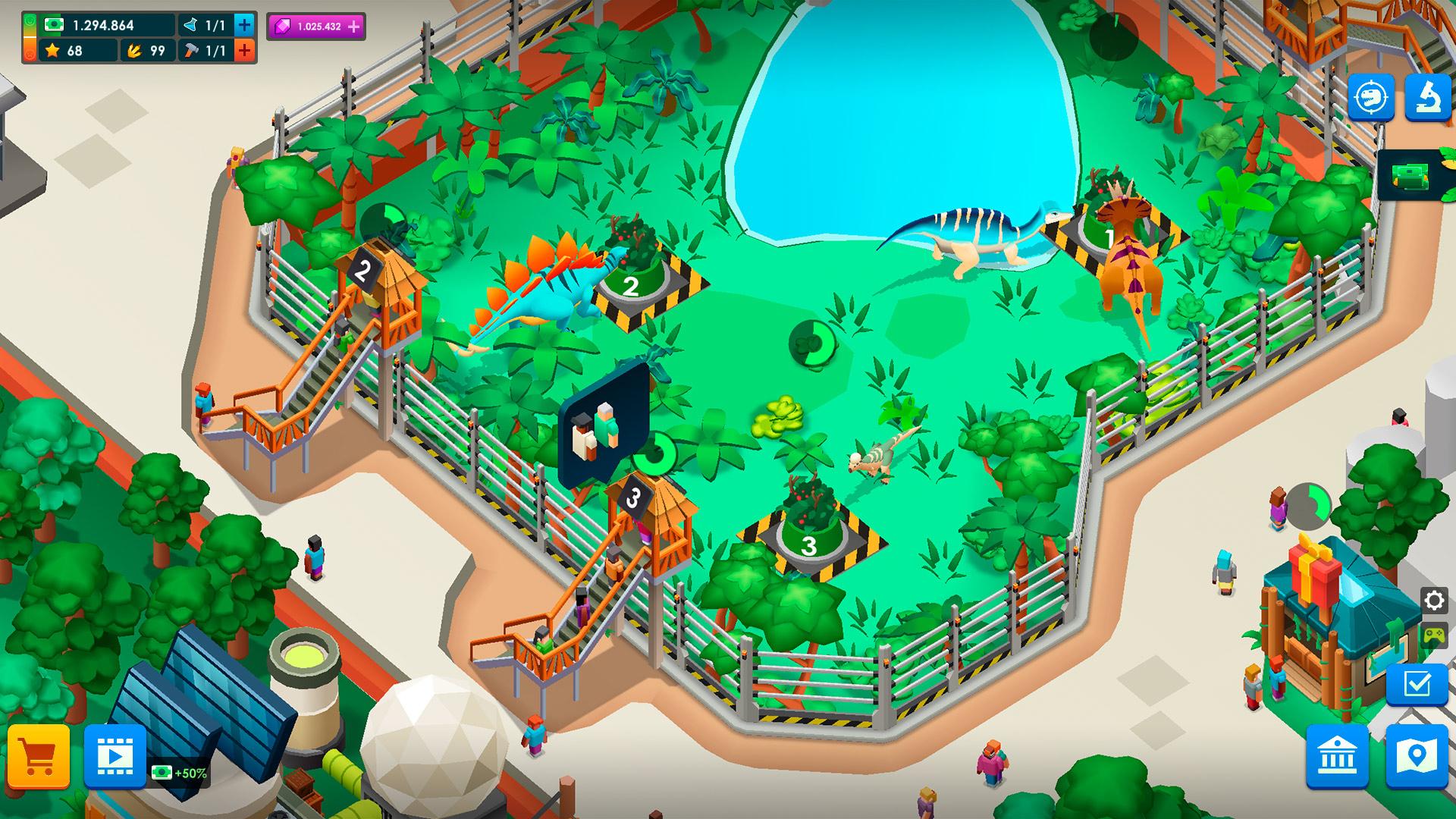Watch the video ad for +50% cash
The image size is (1456, 819).
(115, 756)
